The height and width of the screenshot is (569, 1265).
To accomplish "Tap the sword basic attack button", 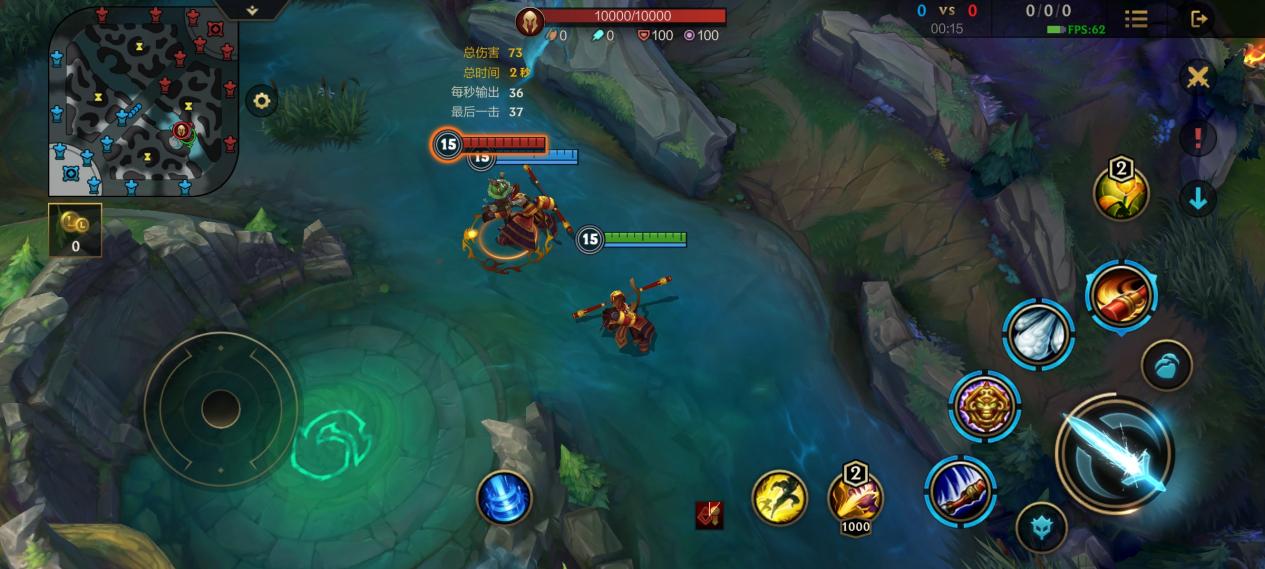I will point(1115,455).
